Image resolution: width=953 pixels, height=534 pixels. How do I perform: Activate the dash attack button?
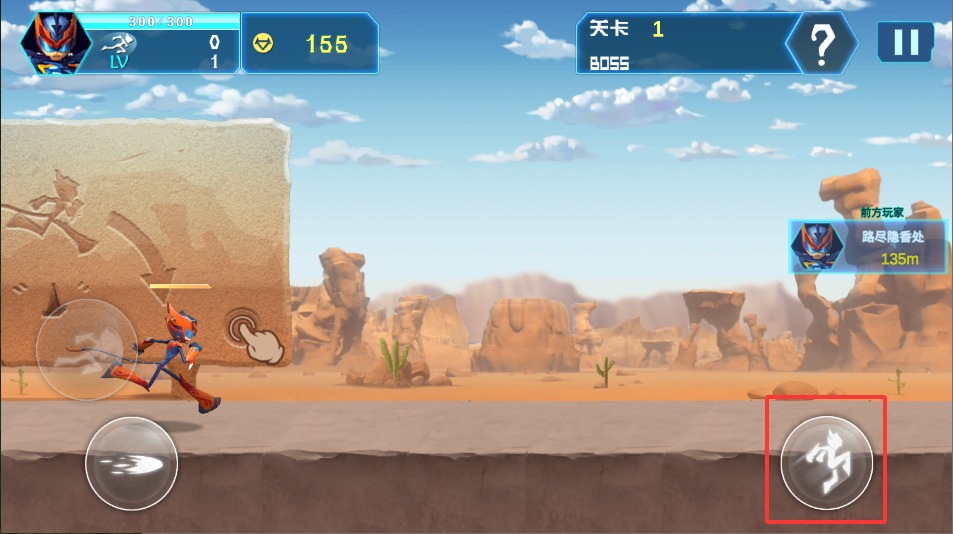[131, 464]
